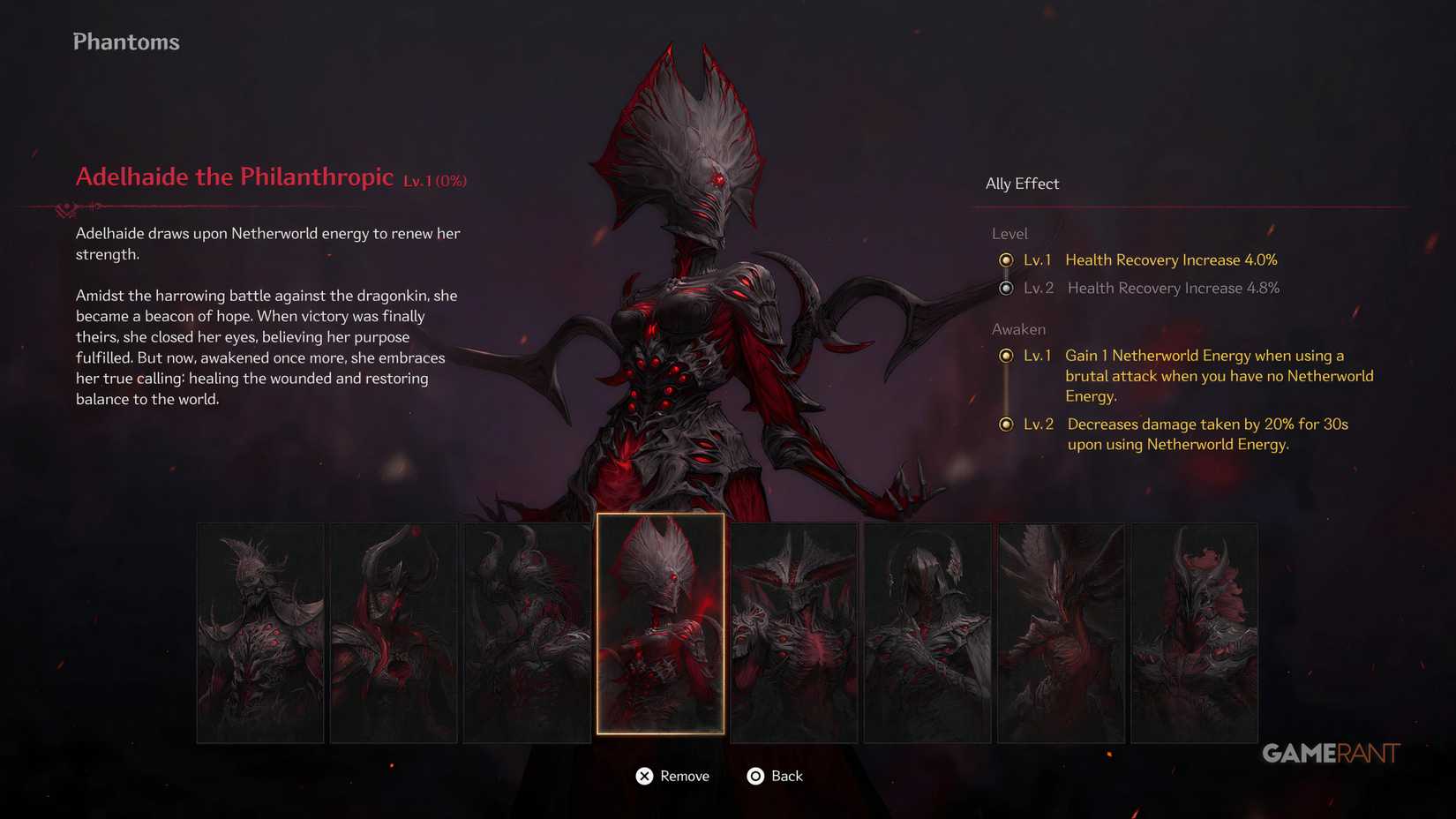This screenshot has height=819, width=1456.
Task: Select the first phantom portrait in the row
Action: coord(260,631)
